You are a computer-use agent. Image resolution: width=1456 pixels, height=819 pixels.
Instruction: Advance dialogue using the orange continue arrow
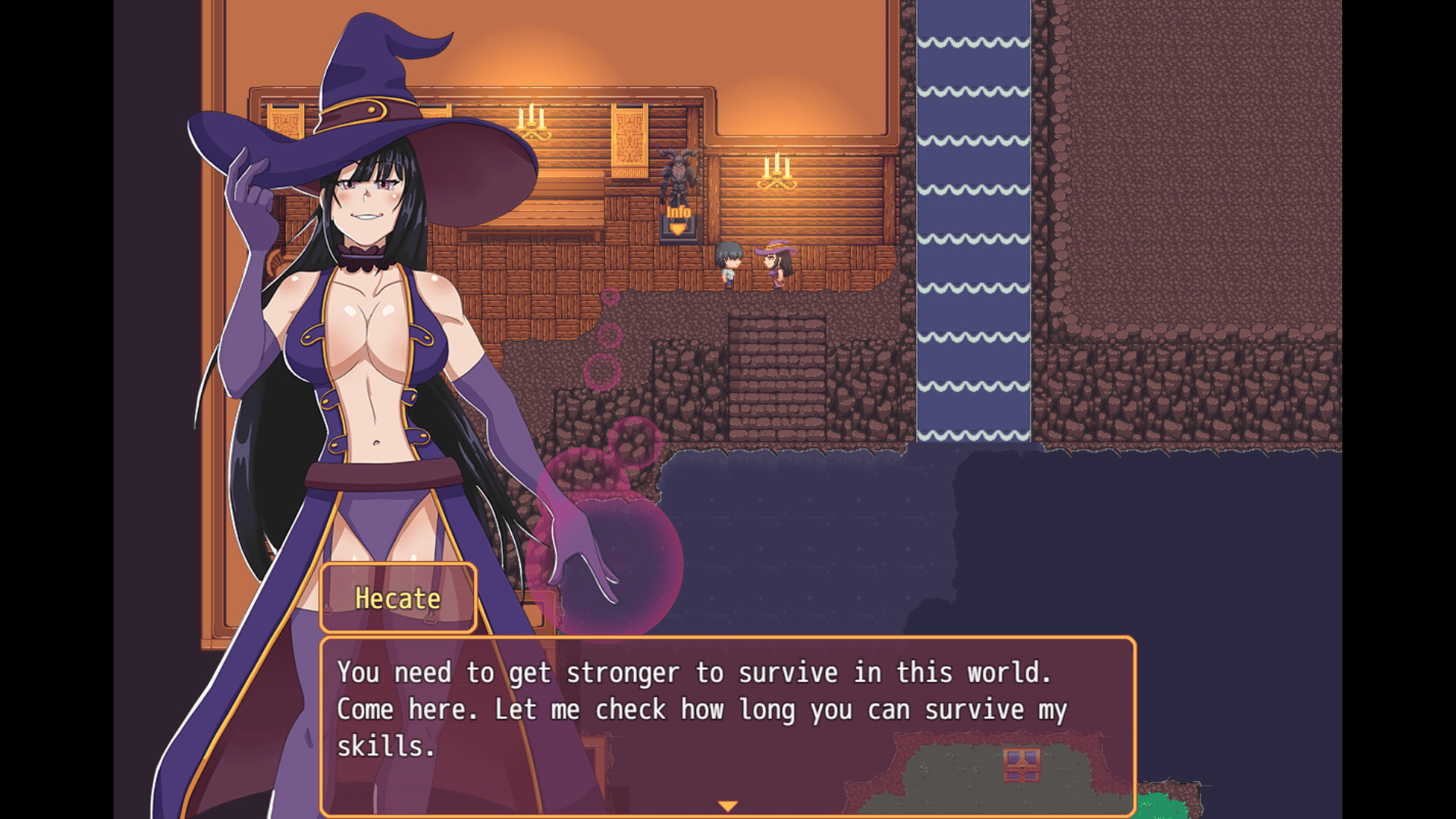727,806
